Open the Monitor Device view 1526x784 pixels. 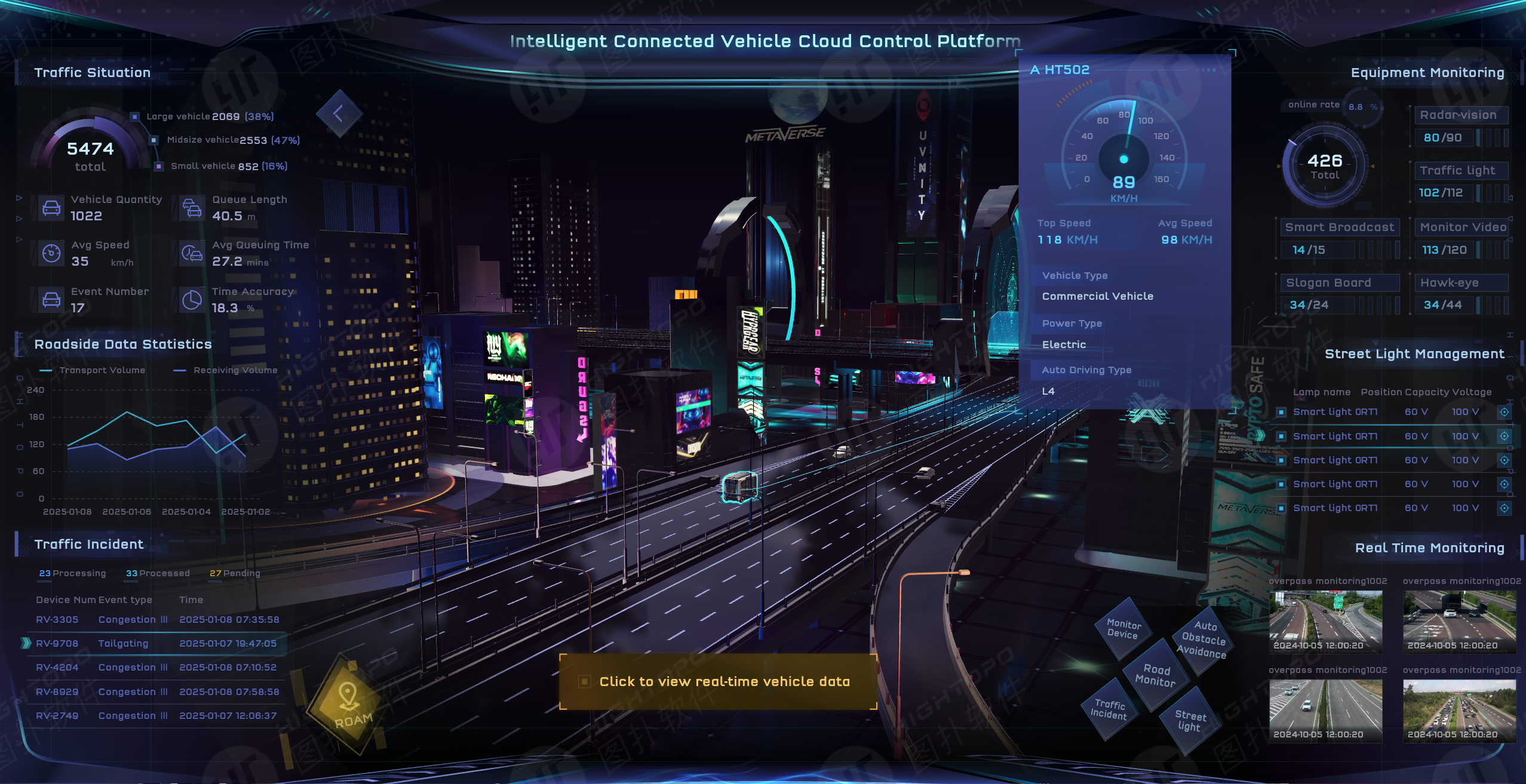coord(1123,629)
